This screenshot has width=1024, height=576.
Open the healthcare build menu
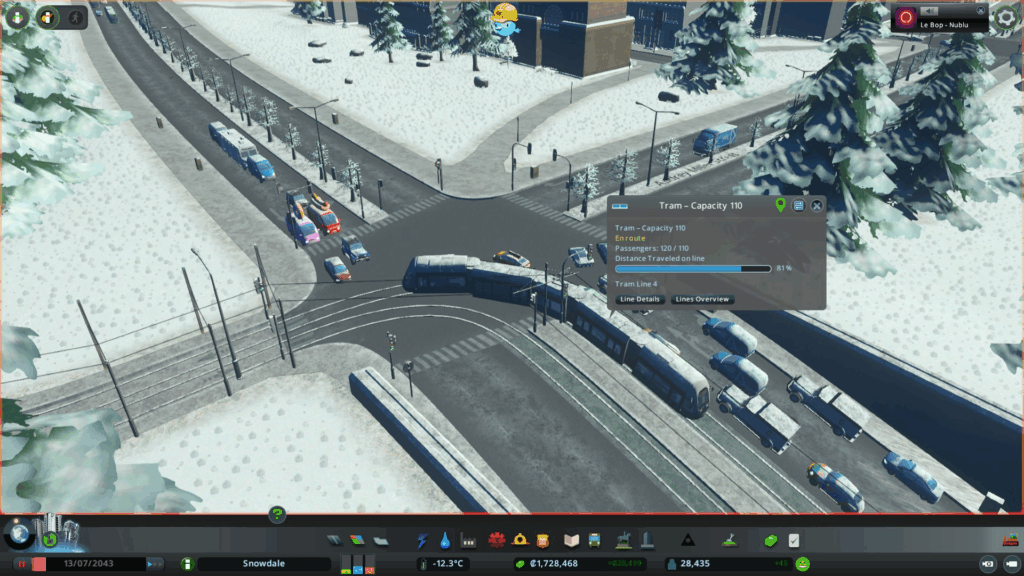click(x=495, y=541)
